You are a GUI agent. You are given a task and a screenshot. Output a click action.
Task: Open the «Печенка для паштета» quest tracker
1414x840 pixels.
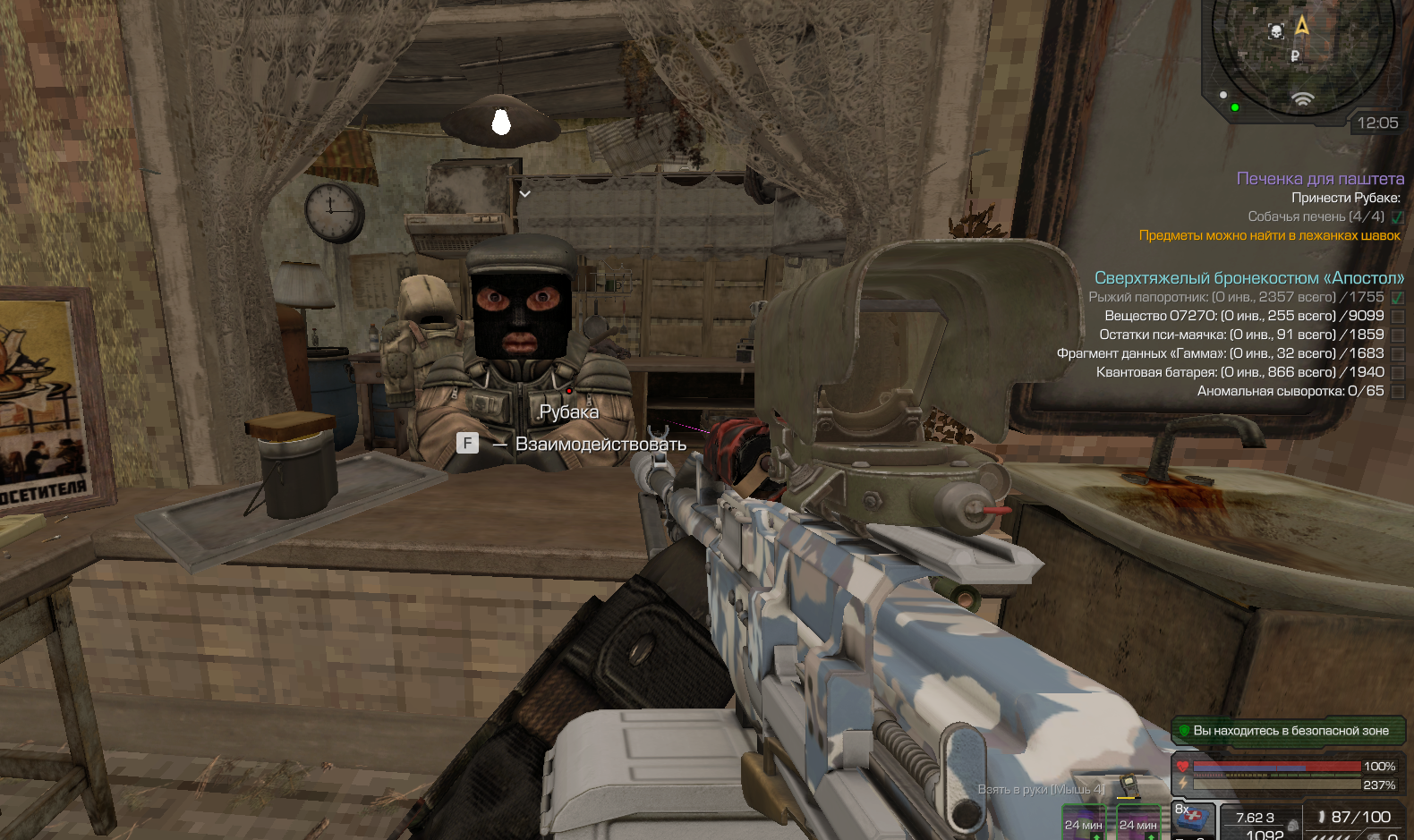pos(1320,179)
